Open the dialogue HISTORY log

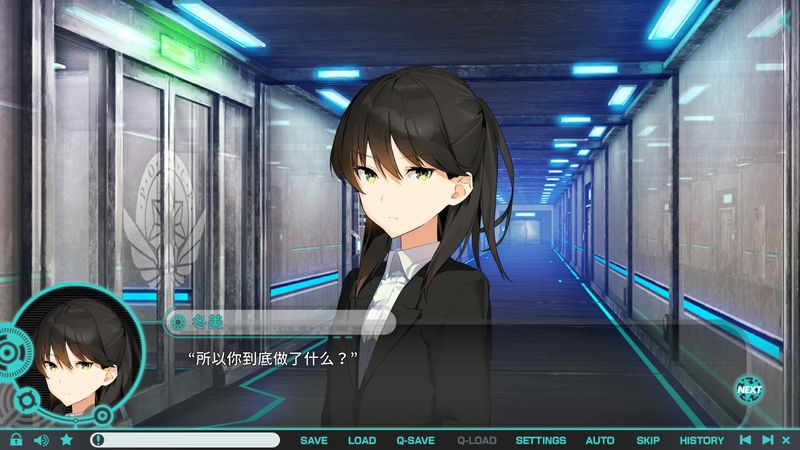702,440
